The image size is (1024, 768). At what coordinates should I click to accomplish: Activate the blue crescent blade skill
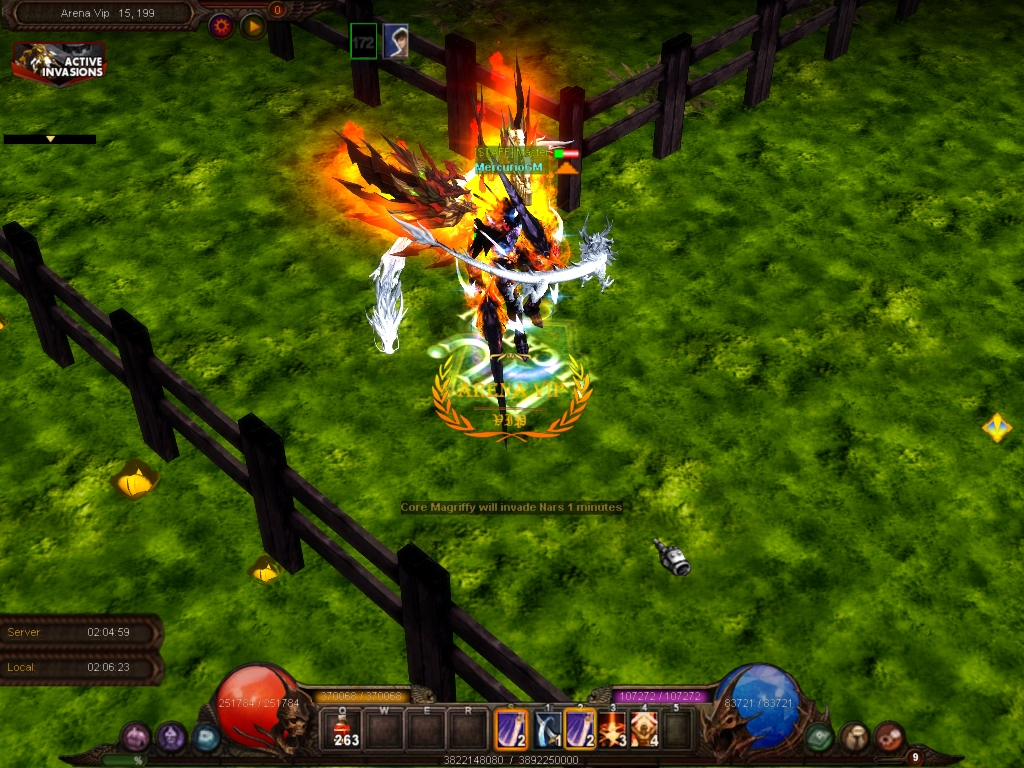tap(546, 729)
